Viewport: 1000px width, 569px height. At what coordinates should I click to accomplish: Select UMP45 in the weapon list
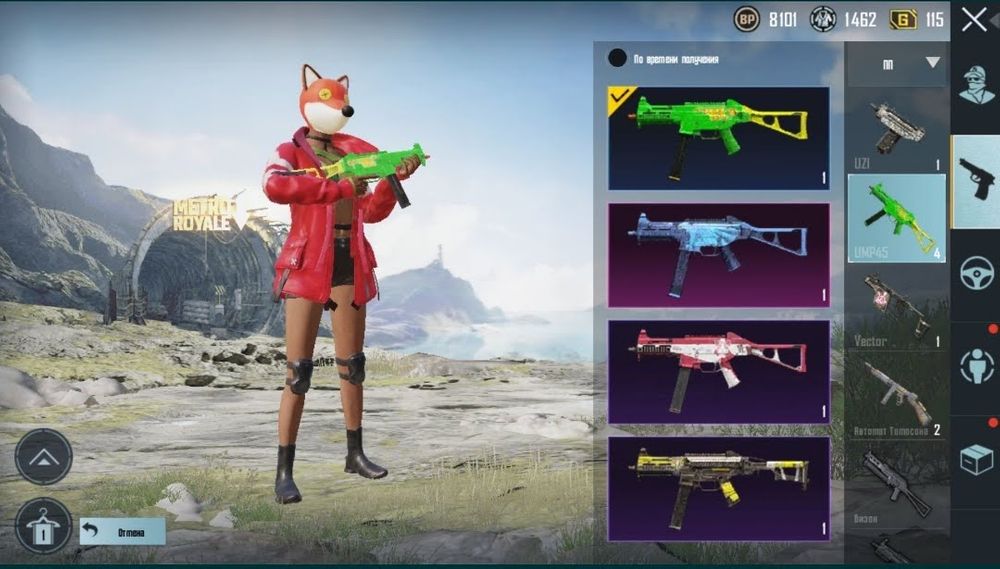pos(897,218)
